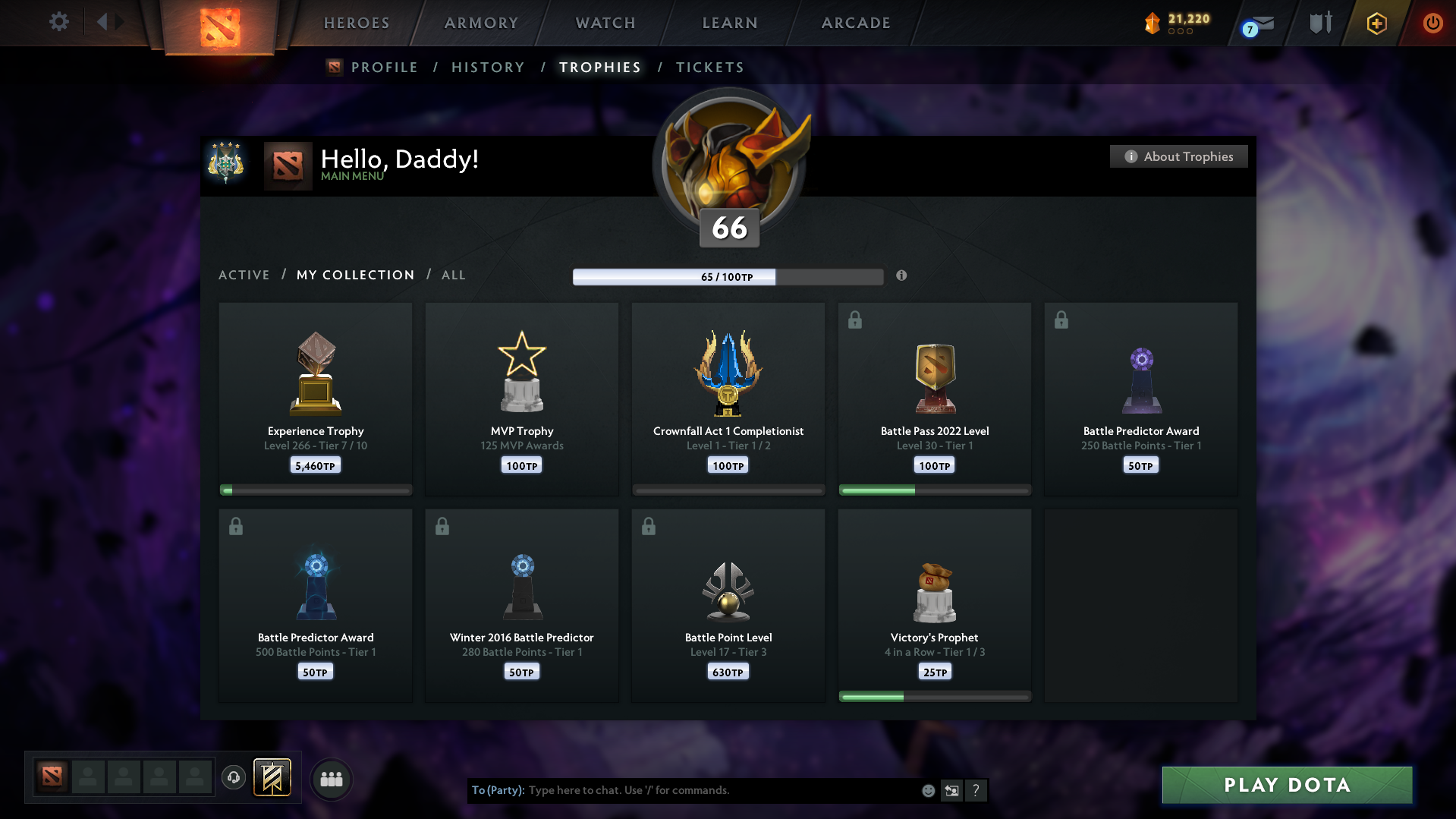Open notifications mail icon showing 7 unread
The width and height of the screenshot is (1456, 819).
[x=1261, y=23]
